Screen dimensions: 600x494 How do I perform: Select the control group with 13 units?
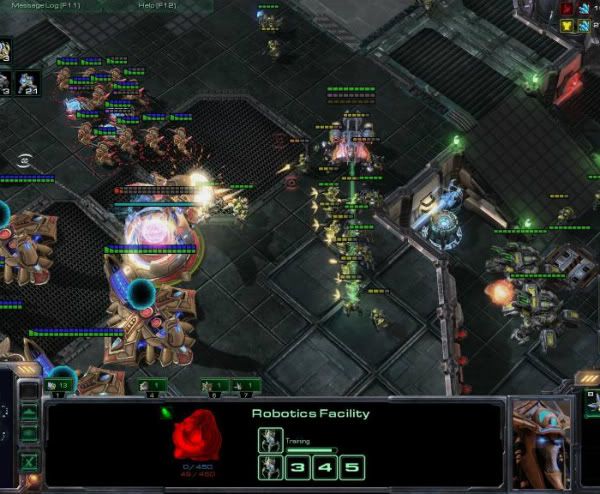(x=58, y=385)
